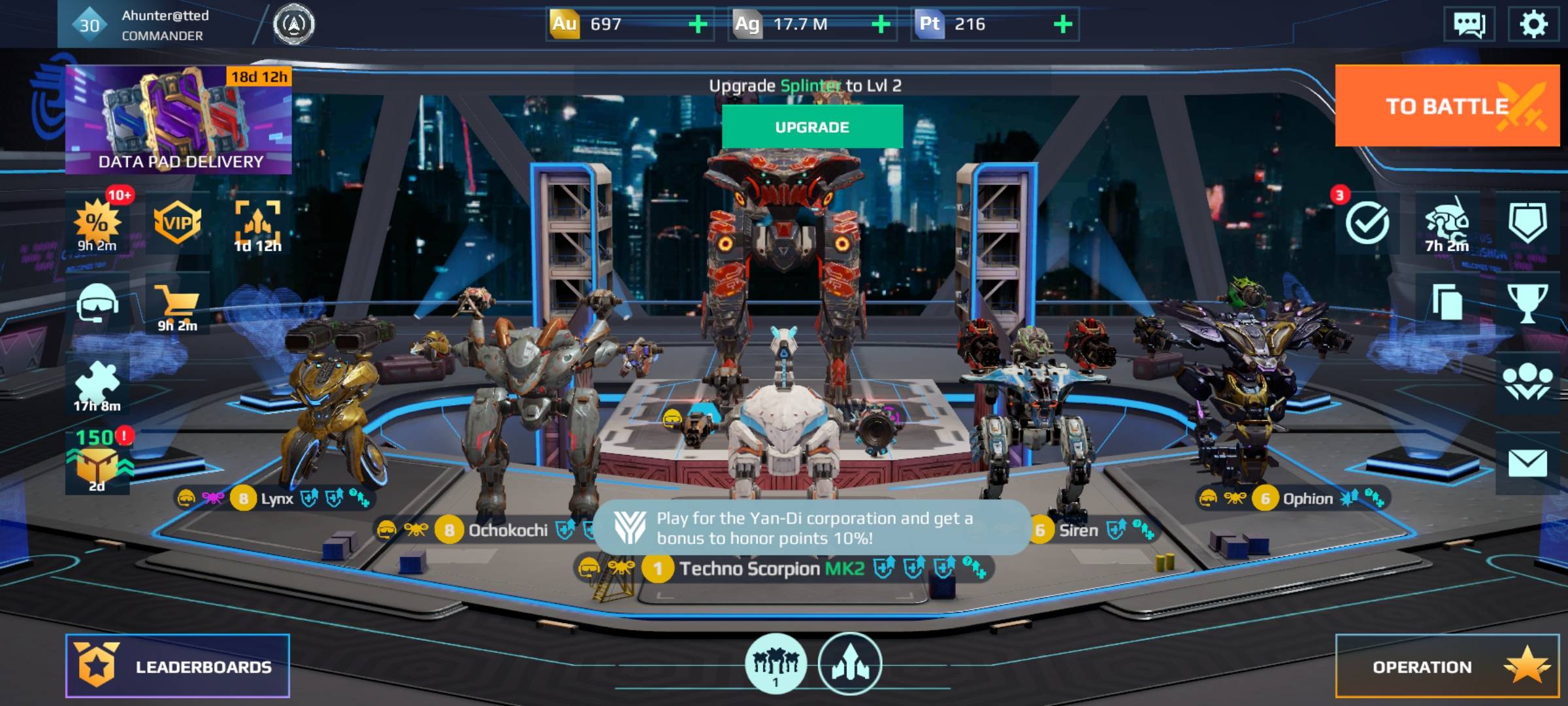View the checkmark tasks list

coord(1367,223)
